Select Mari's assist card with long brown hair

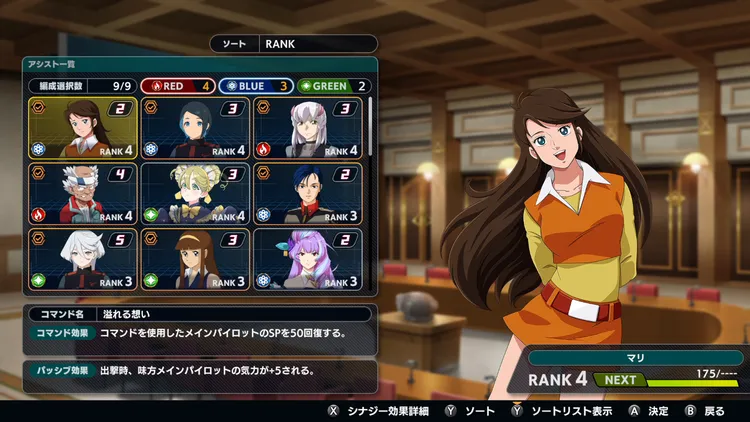pyautogui.click(x=82, y=128)
